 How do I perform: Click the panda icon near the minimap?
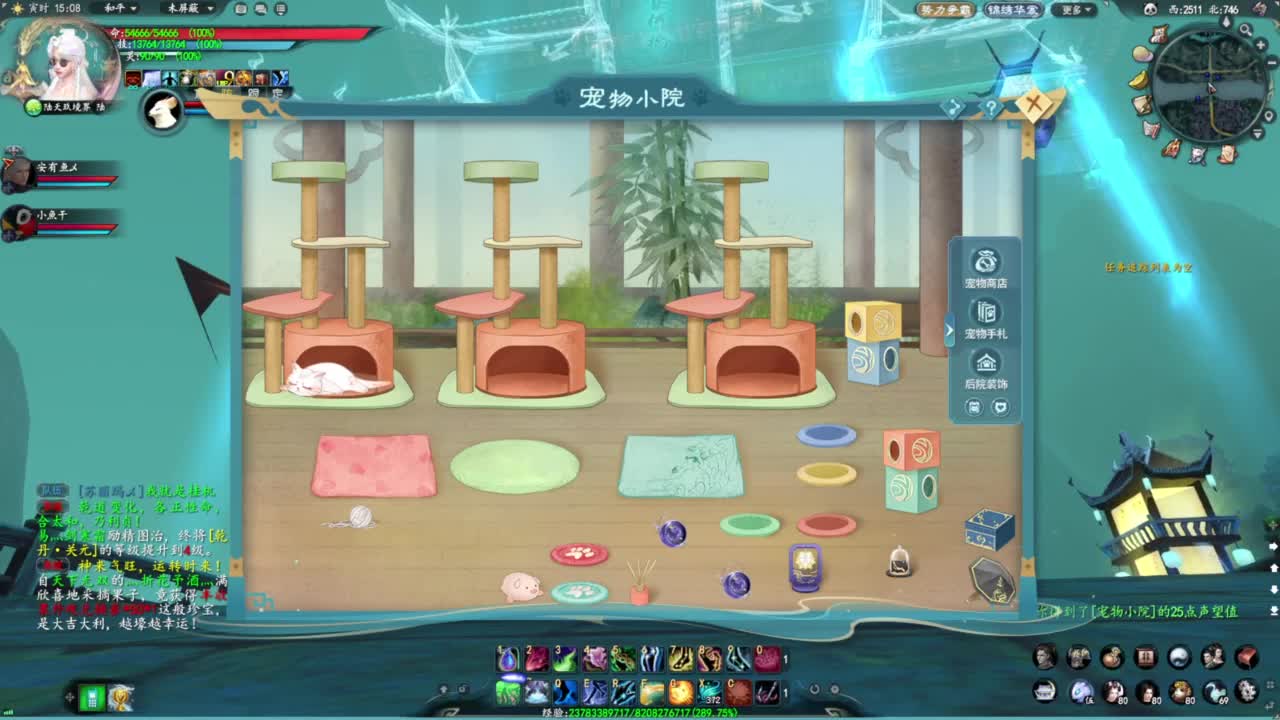(1150, 9)
